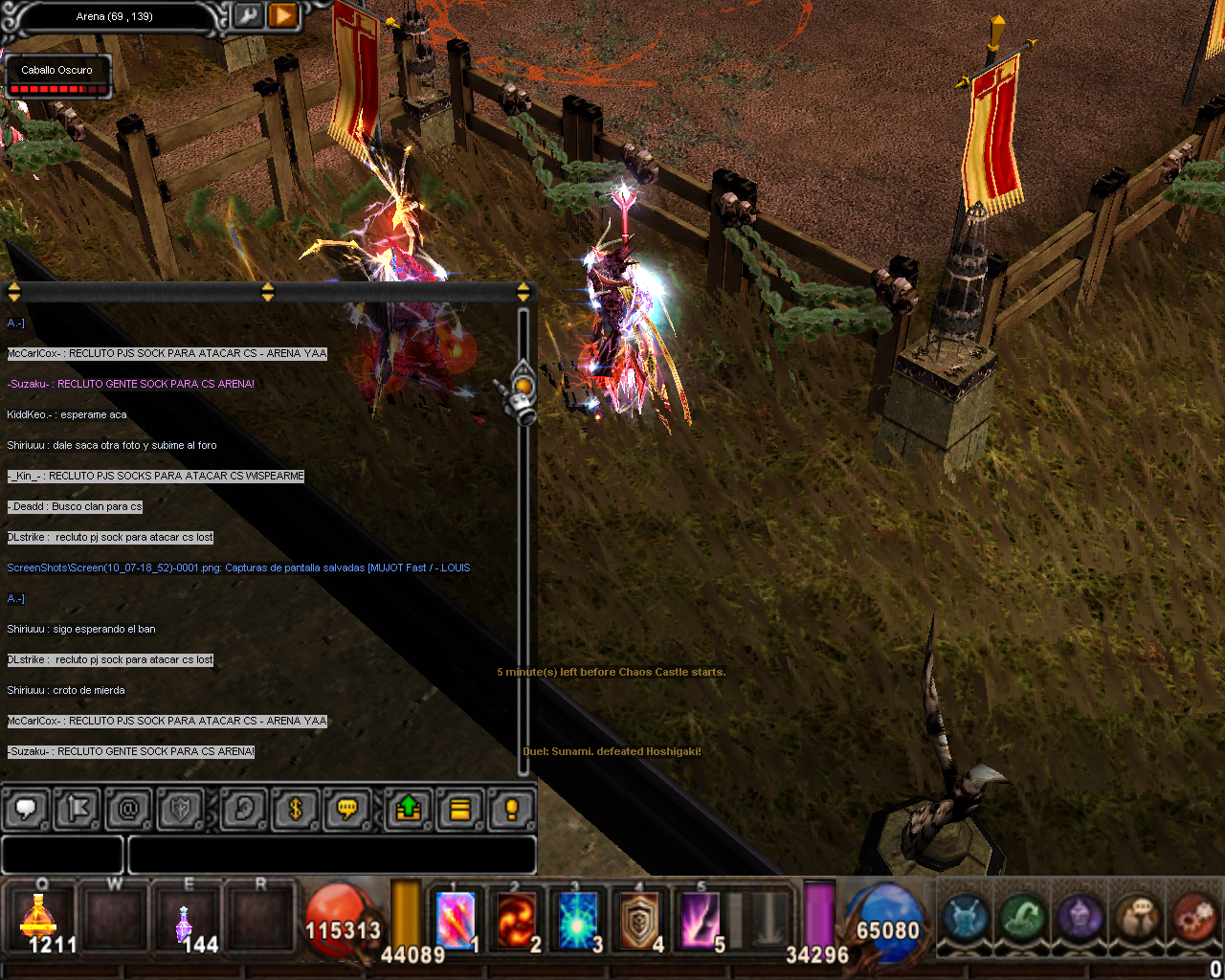1225x980 pixels.
Task: Click the orange play arrow button
Action: [x=282, y=16]
